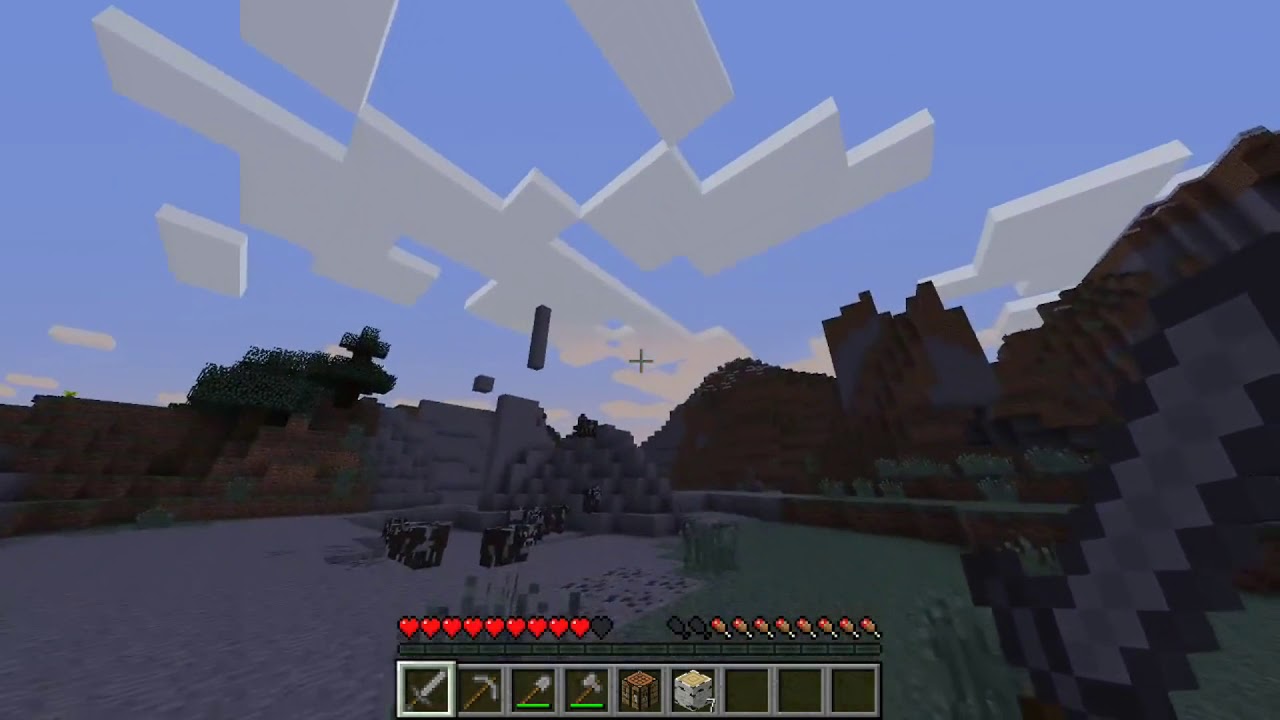Select the birch log stack in the hotbar
This screenshot has width=1280, height=720.
691,686
